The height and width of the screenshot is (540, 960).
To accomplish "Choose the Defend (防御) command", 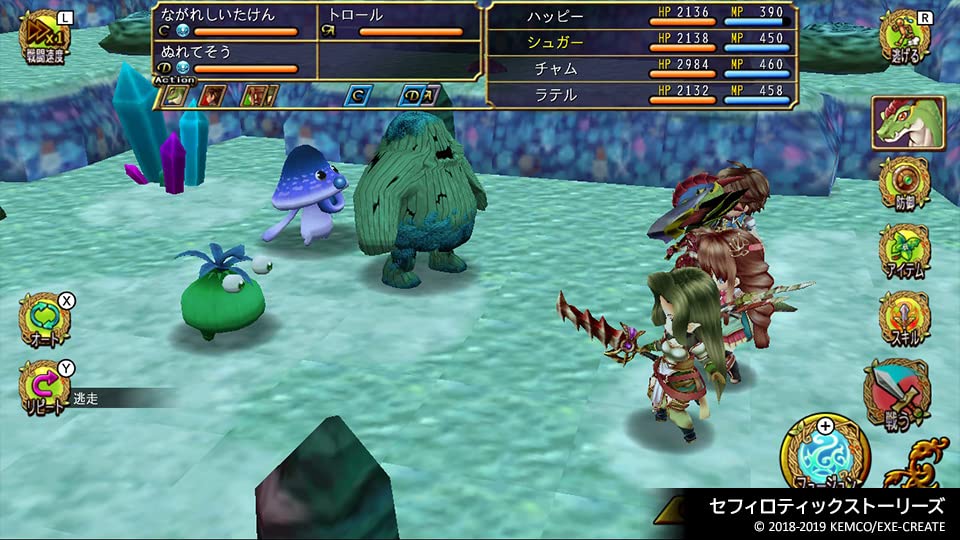I will [904, 184].
